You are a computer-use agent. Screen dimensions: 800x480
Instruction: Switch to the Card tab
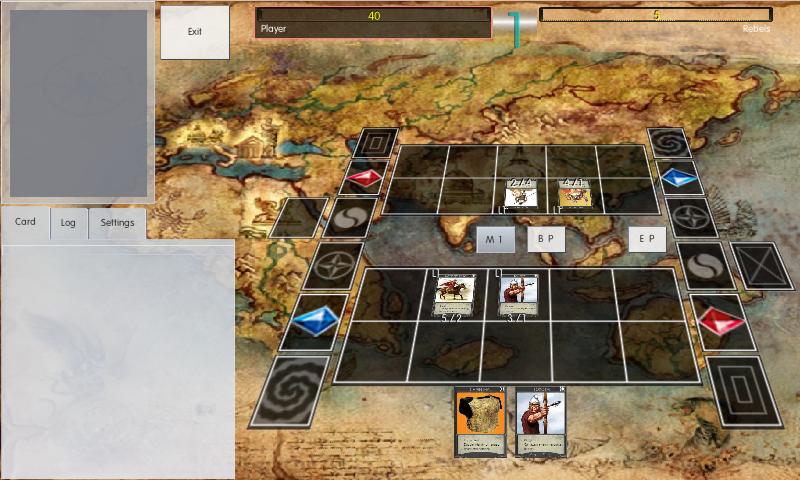25,222
